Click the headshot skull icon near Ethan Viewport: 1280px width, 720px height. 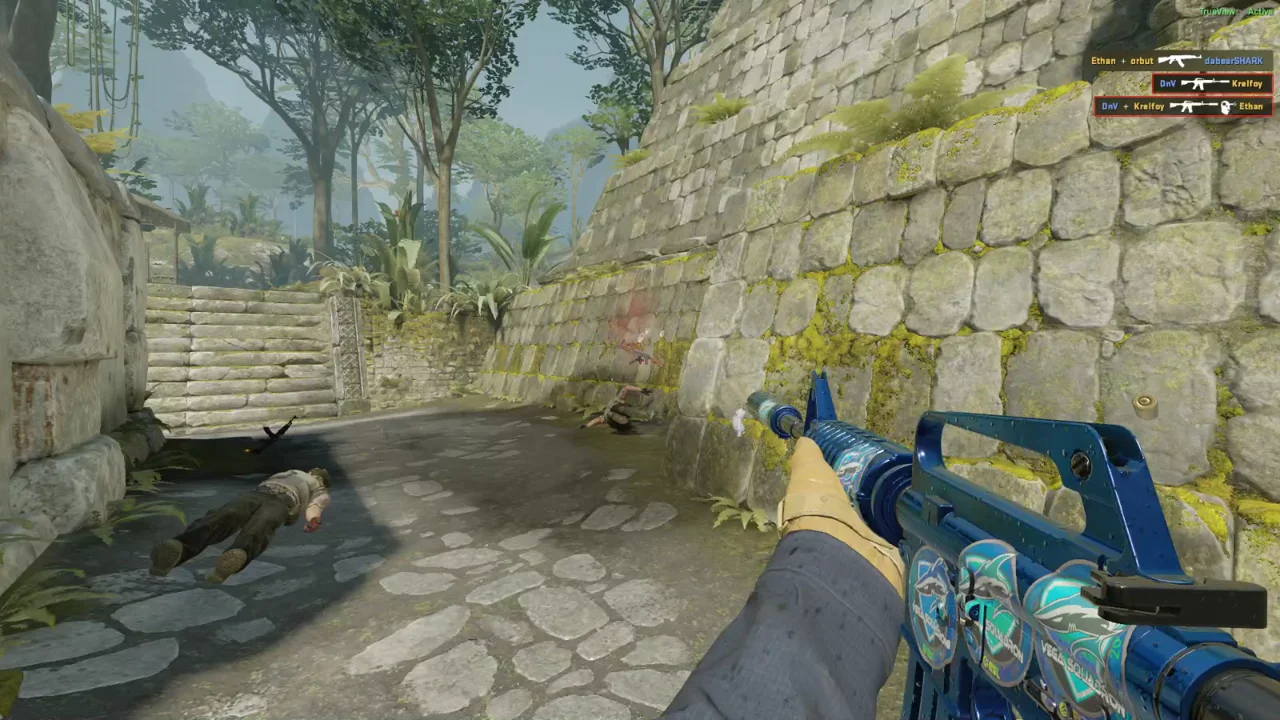[1227, 107]
